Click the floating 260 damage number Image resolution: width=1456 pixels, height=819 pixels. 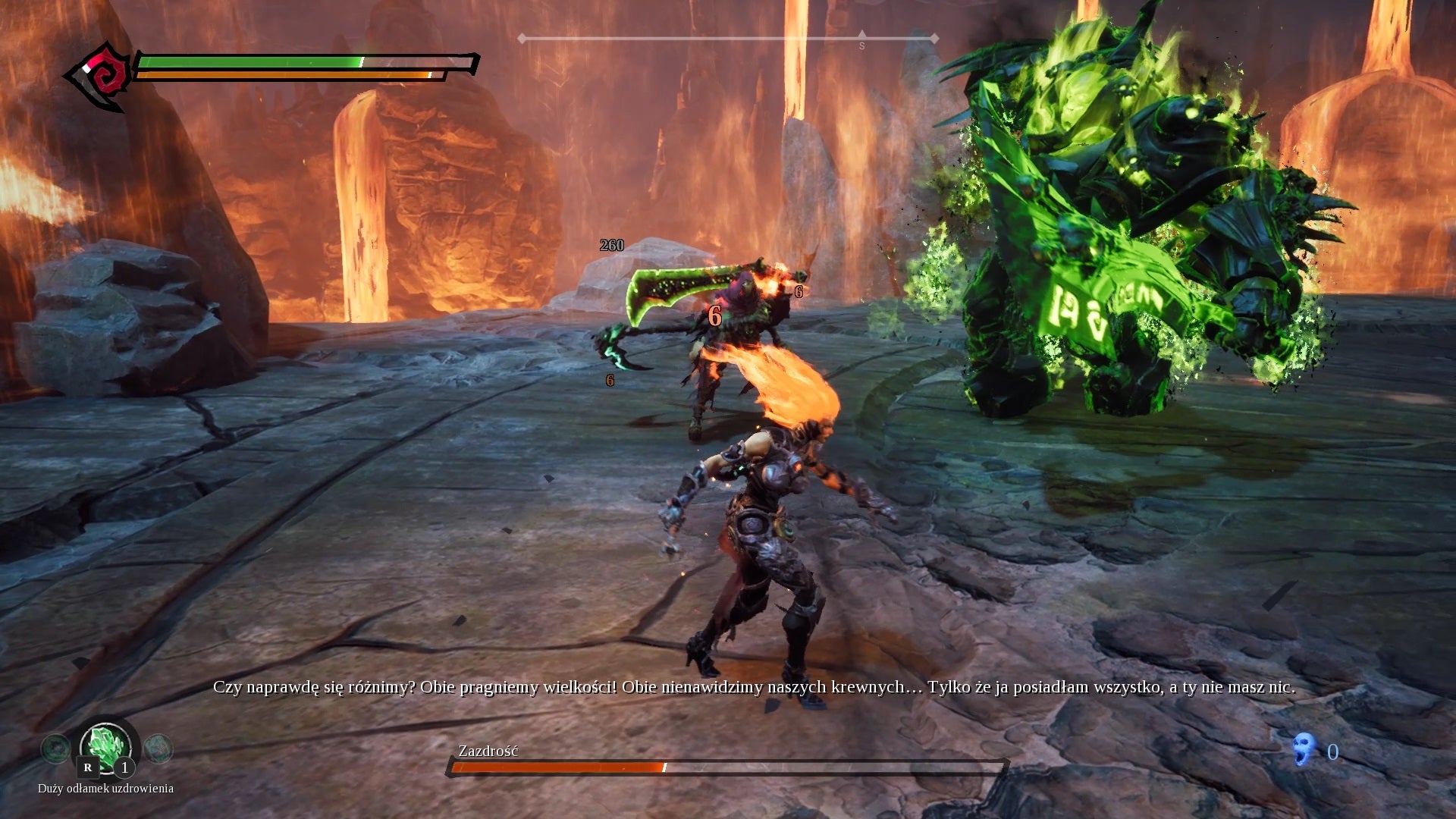611,245
